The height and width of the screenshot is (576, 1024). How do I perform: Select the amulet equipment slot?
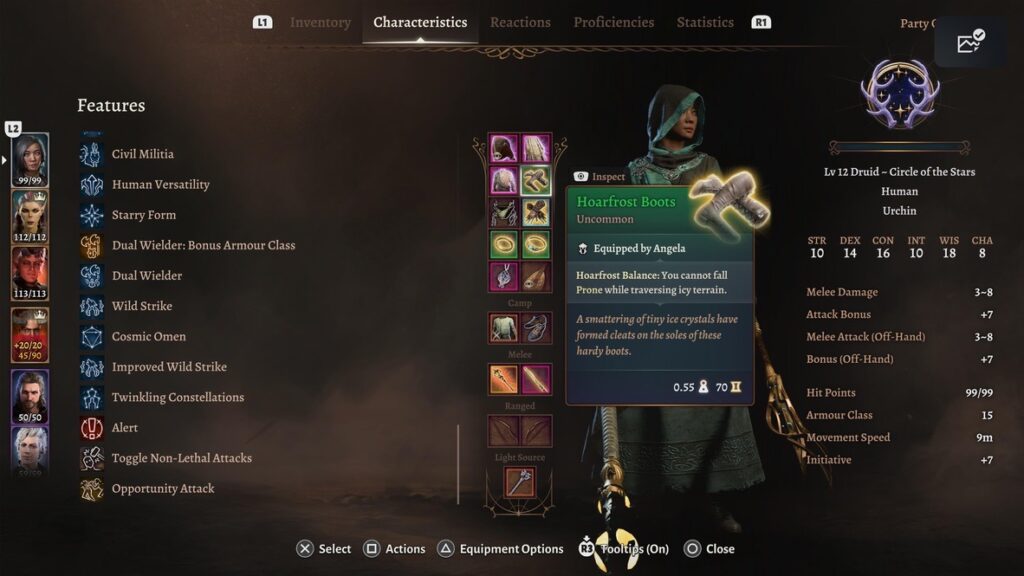coord(503,277)
